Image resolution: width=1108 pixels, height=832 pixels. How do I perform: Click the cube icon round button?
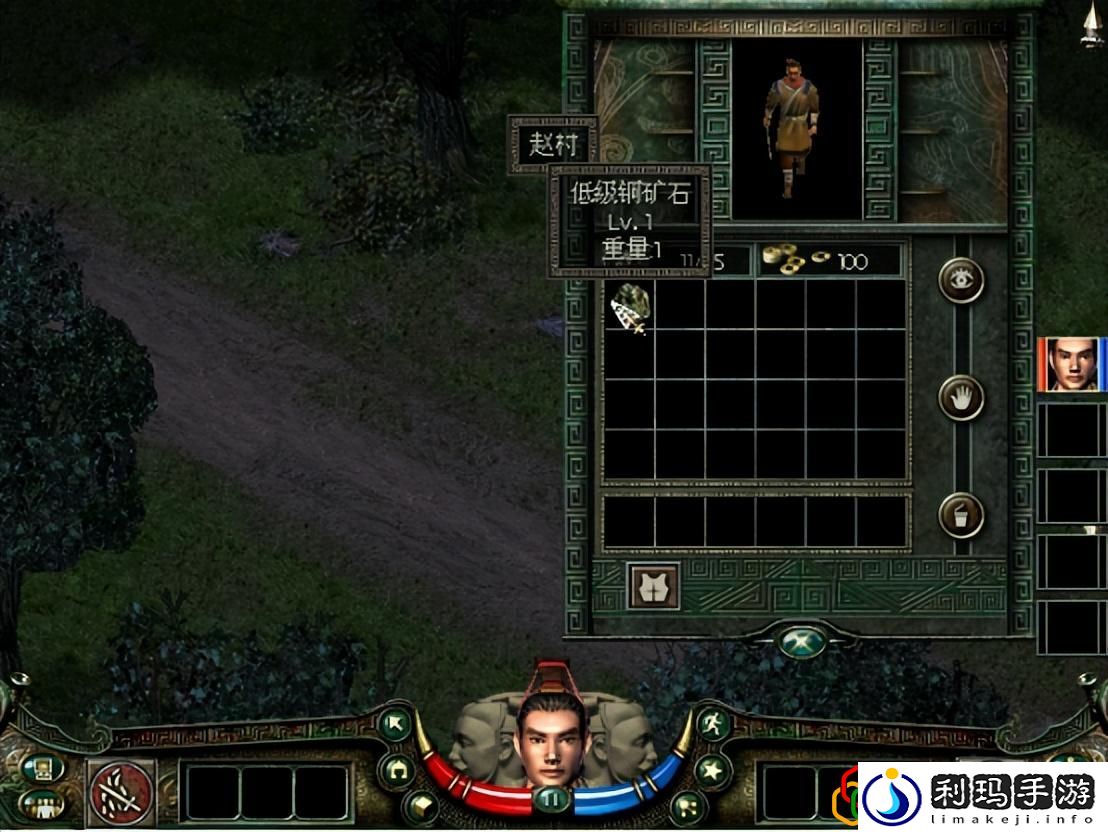[419, 805]
